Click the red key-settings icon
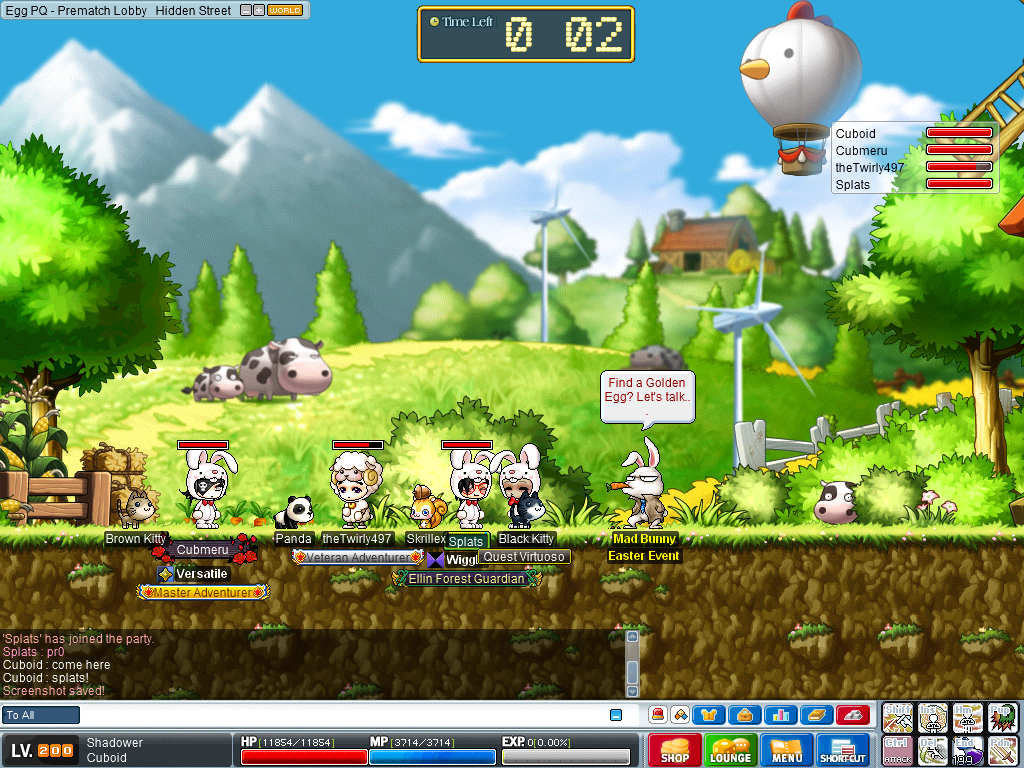 852,715
